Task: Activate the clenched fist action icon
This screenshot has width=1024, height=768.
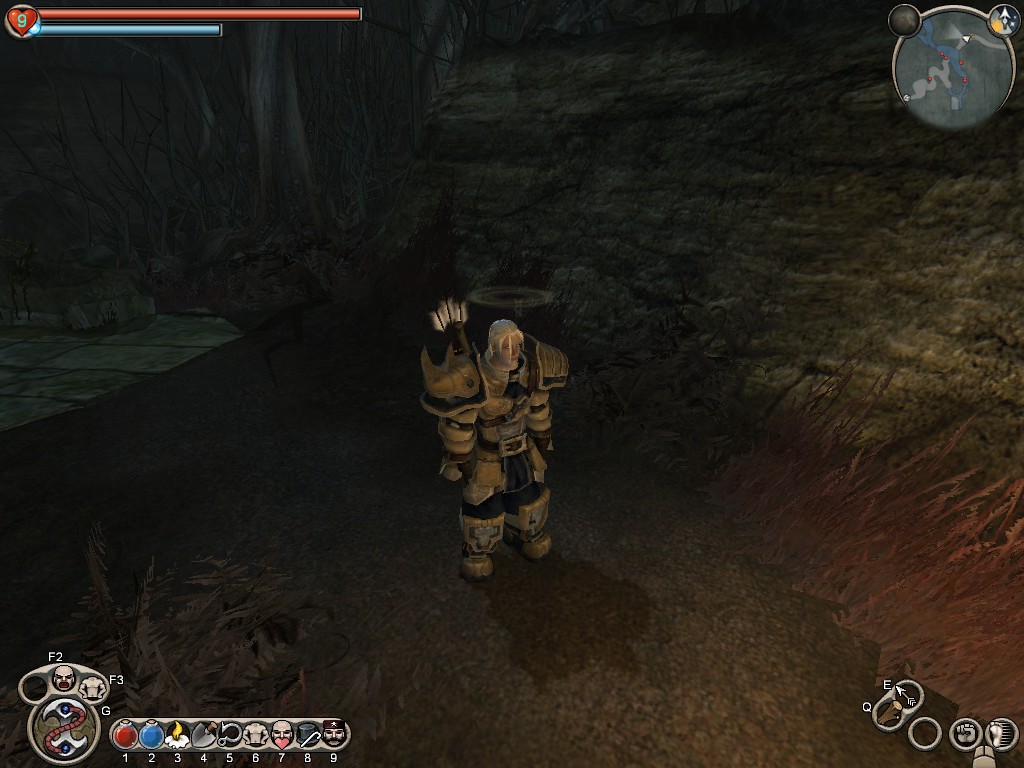Action: (x=964, y=734)
